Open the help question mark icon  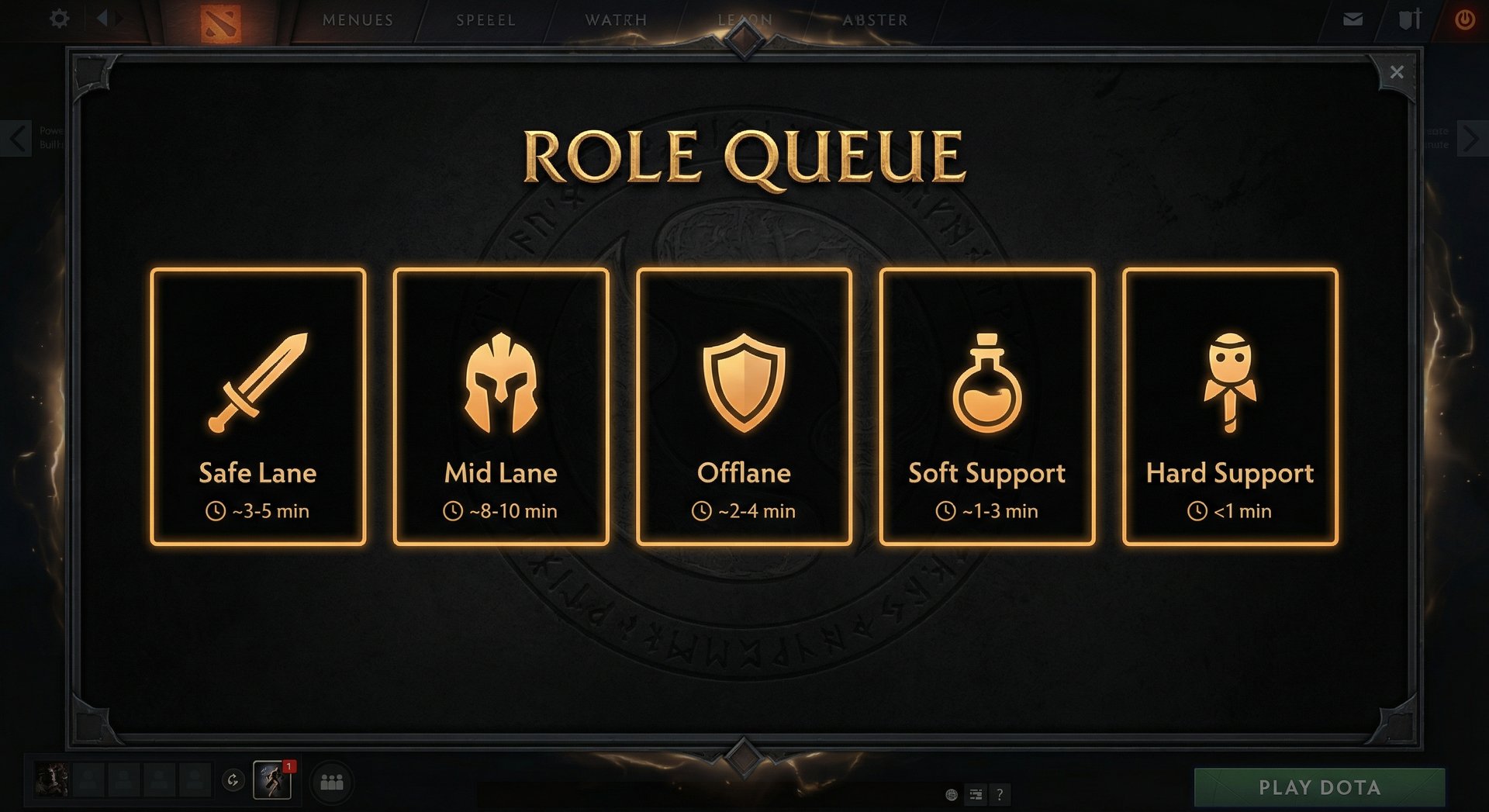click(999, 795)
